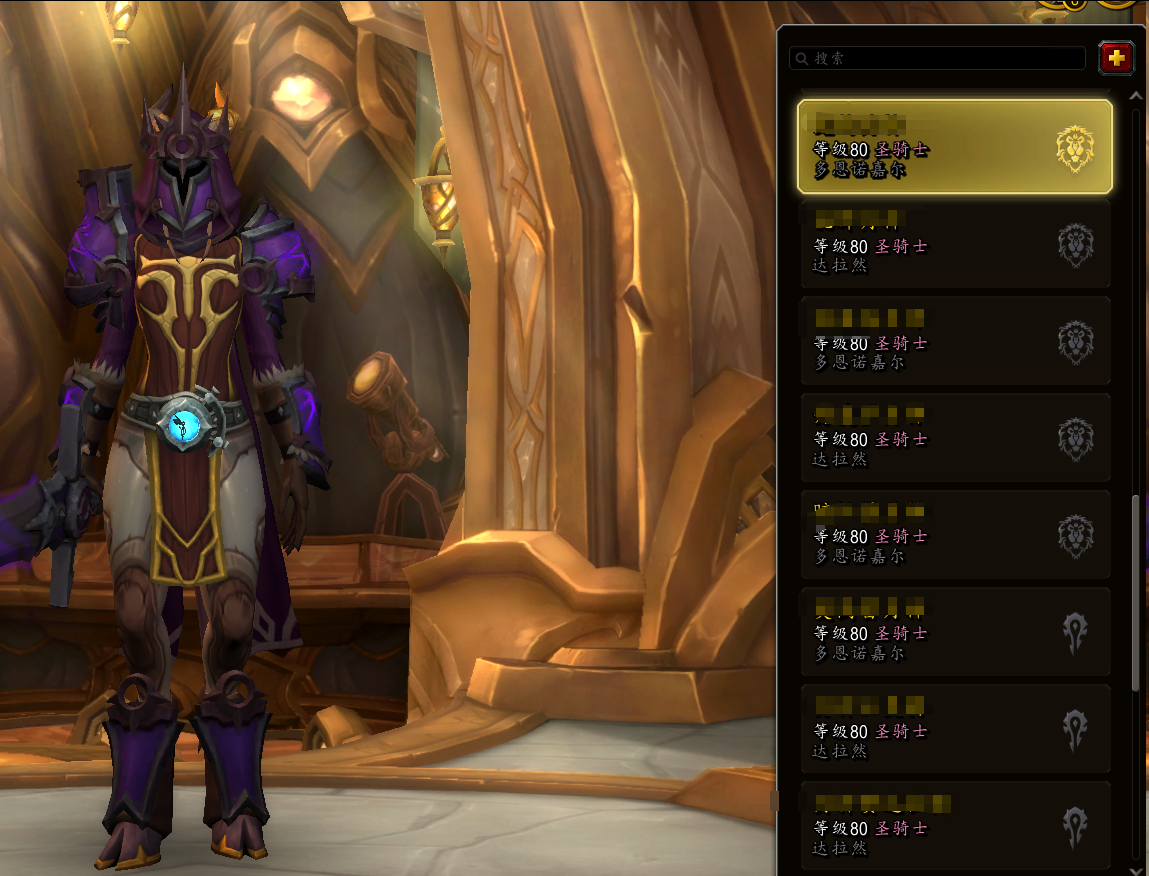The height and width of the screenshot is (876, 1149).
Task: Click the character list scrollbar thumb
Action: 1135,590
